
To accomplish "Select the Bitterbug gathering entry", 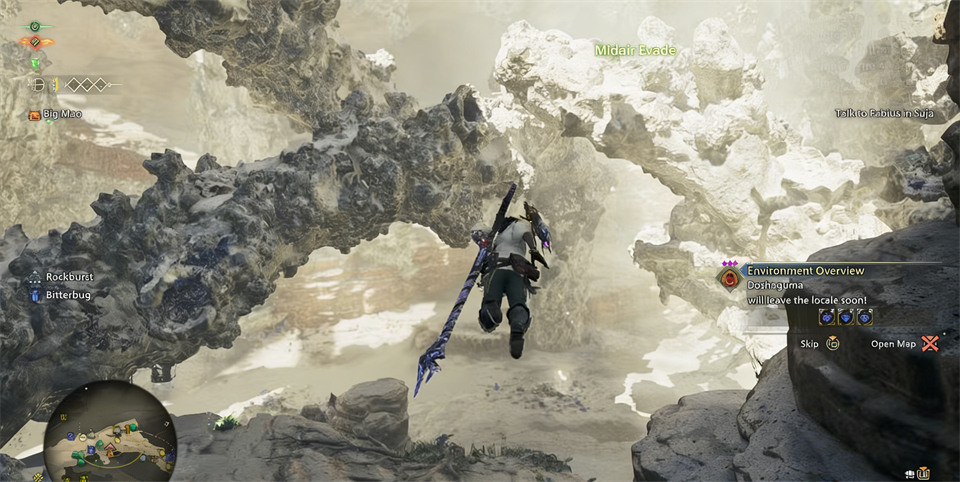I will [60, 296].
